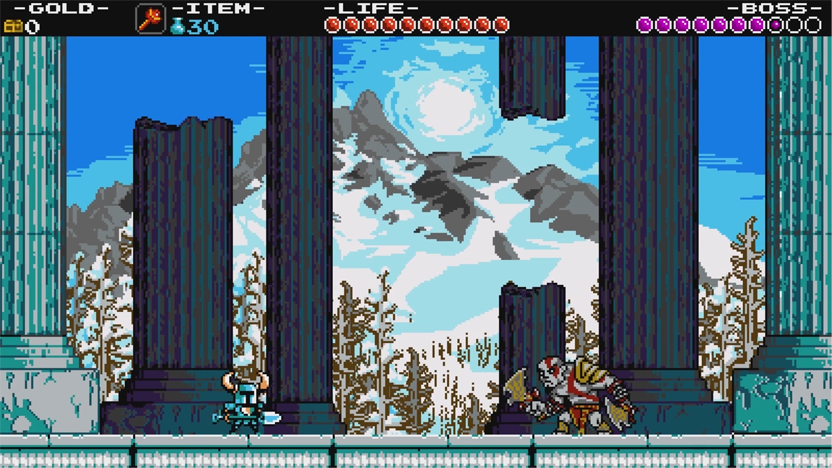The width and height of the screenshot is (832, 468).
Task: Select the equipped Flare Wand relic icon
Action: point(150,18)
